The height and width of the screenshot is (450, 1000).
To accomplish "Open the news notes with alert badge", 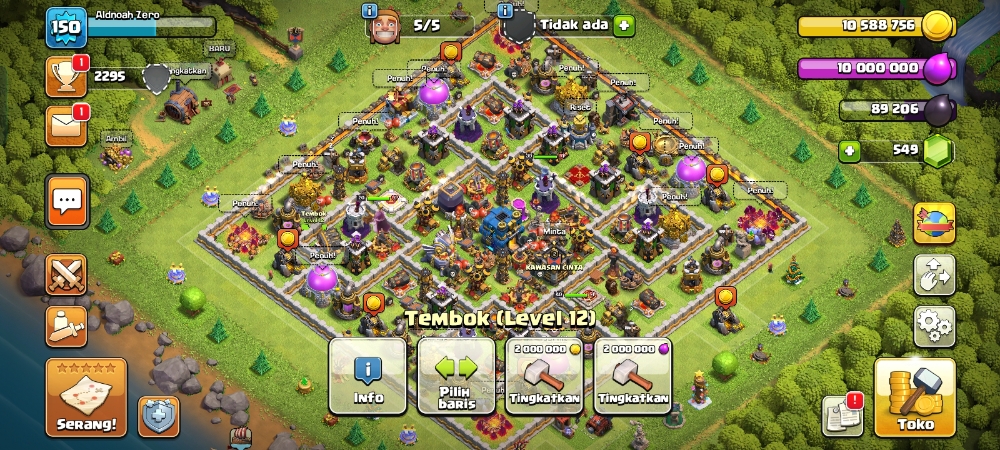I will tap(841, 416).
